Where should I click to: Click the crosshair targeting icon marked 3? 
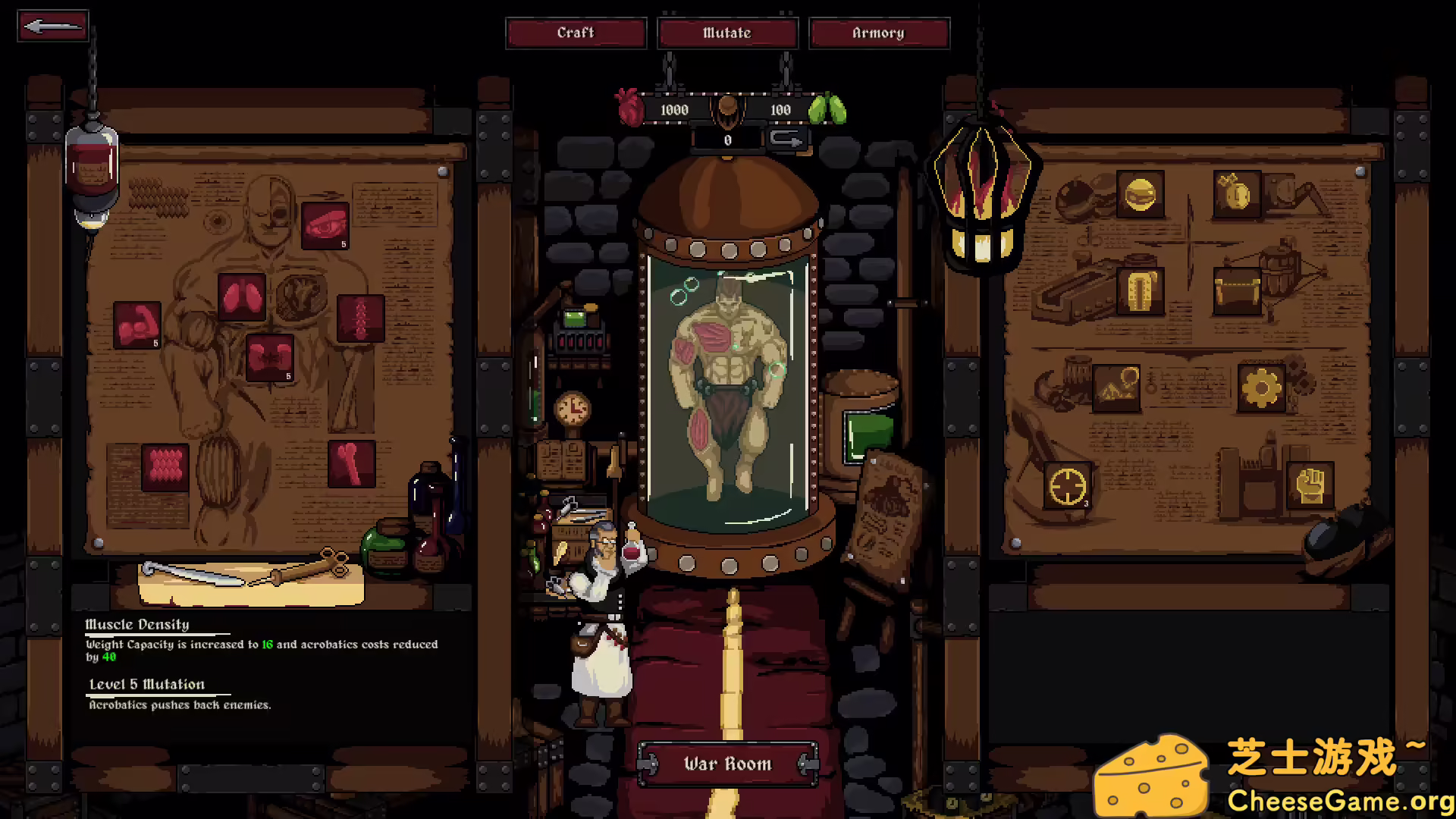pos(1068,487)
